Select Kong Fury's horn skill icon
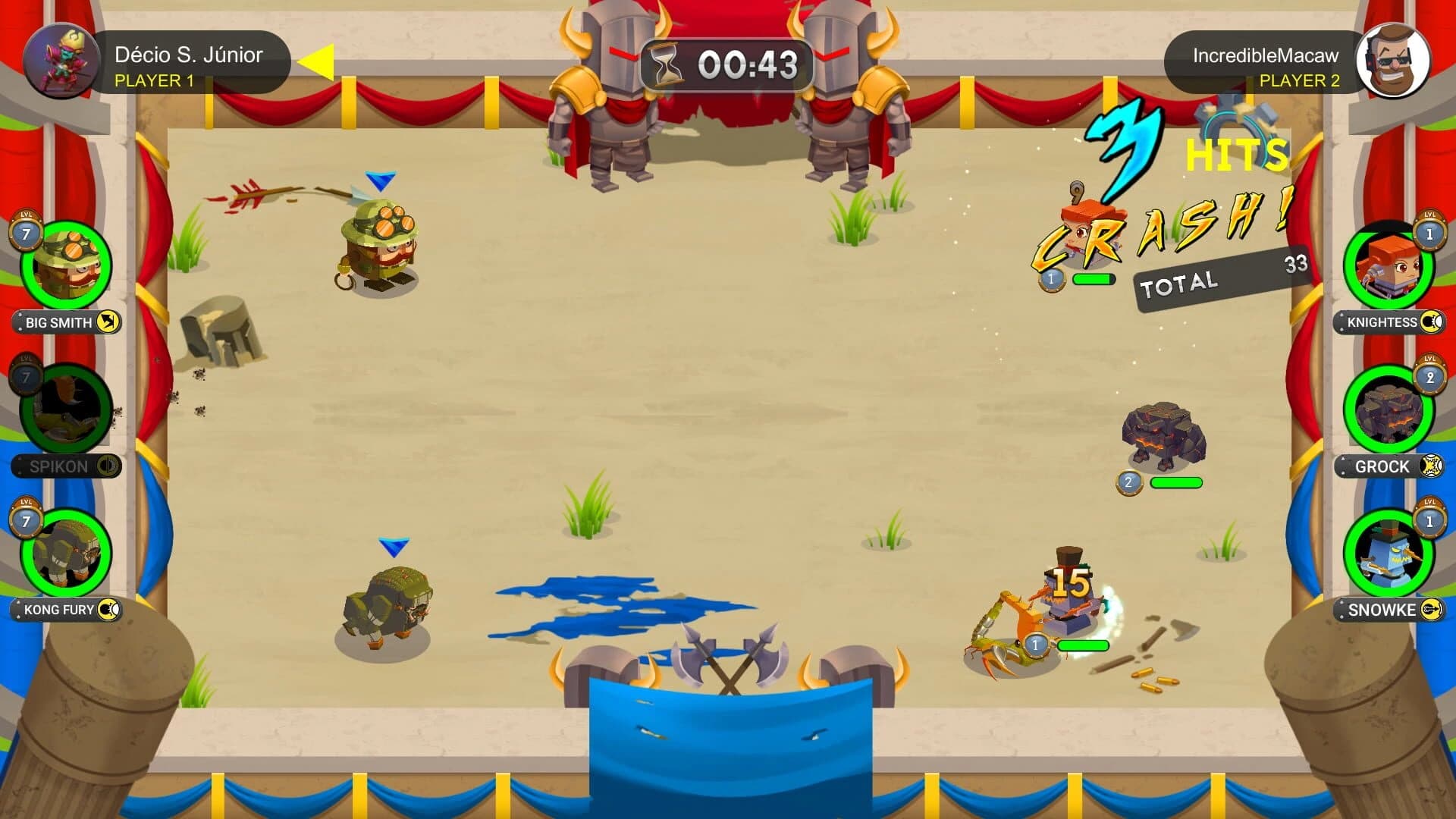 coord(111,609)
